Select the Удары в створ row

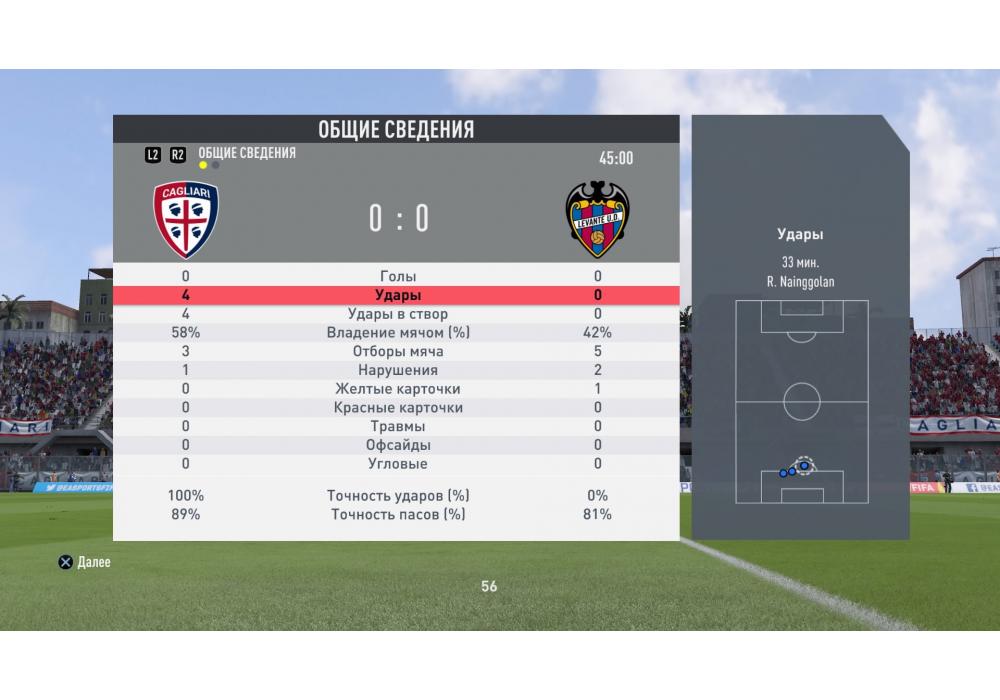tap(398, 314)
